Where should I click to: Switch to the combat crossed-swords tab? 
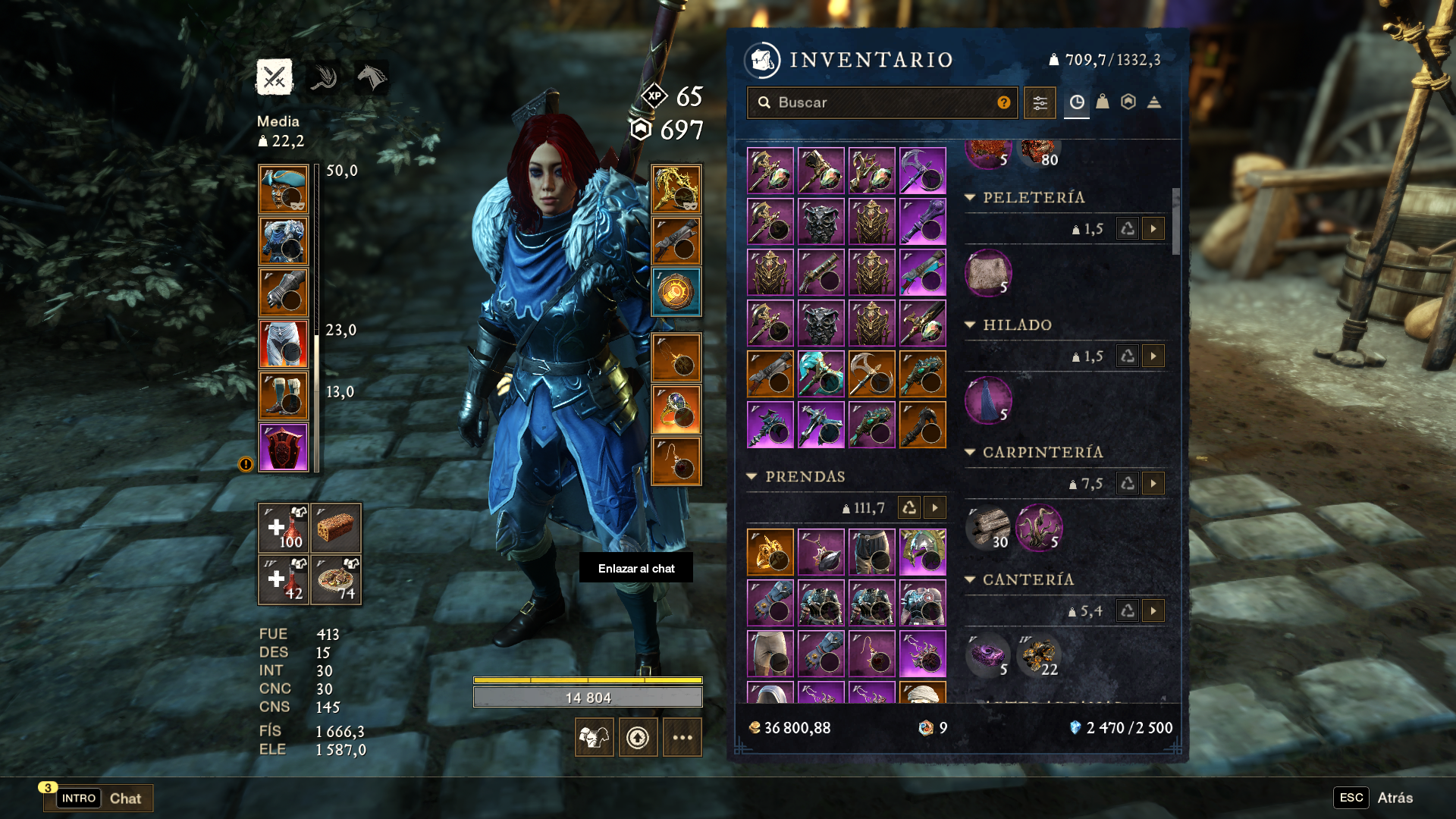click(275, 77)
